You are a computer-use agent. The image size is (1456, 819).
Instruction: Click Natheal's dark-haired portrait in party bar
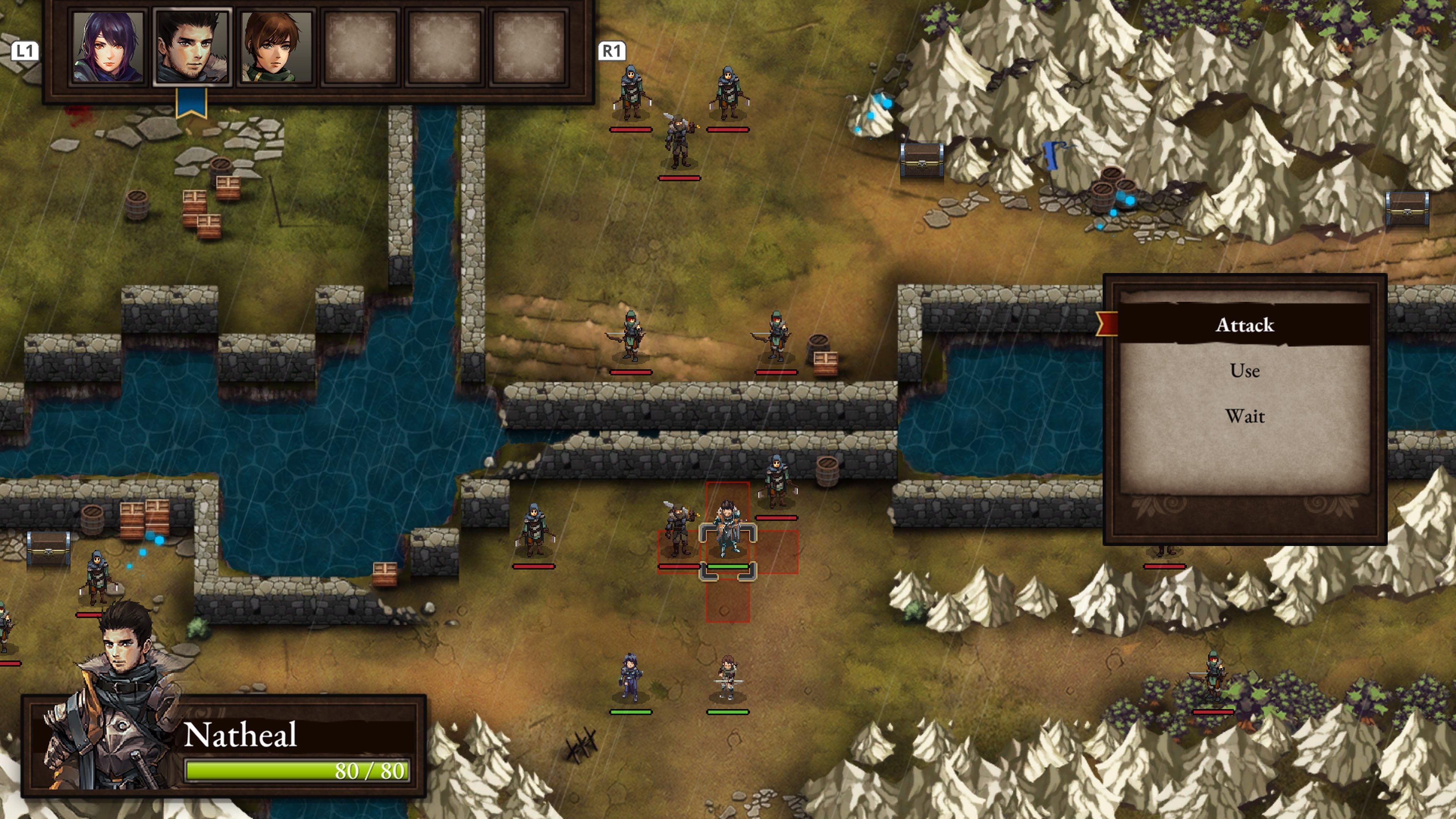click(191, 47)
